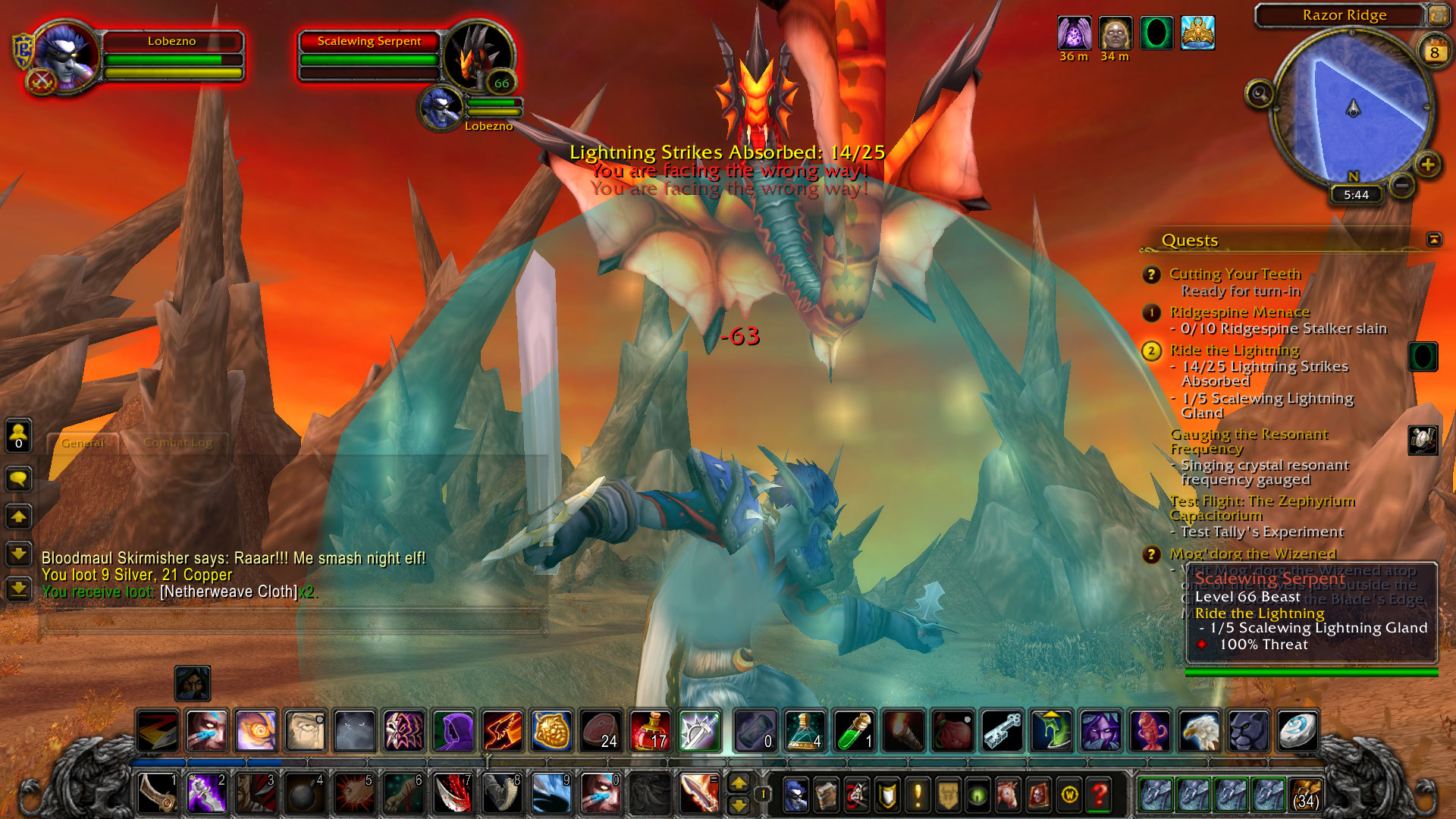Click Lobezno's player portrait
The width and height of the screenshot is (1456, 819).
(x=64, y=57)
